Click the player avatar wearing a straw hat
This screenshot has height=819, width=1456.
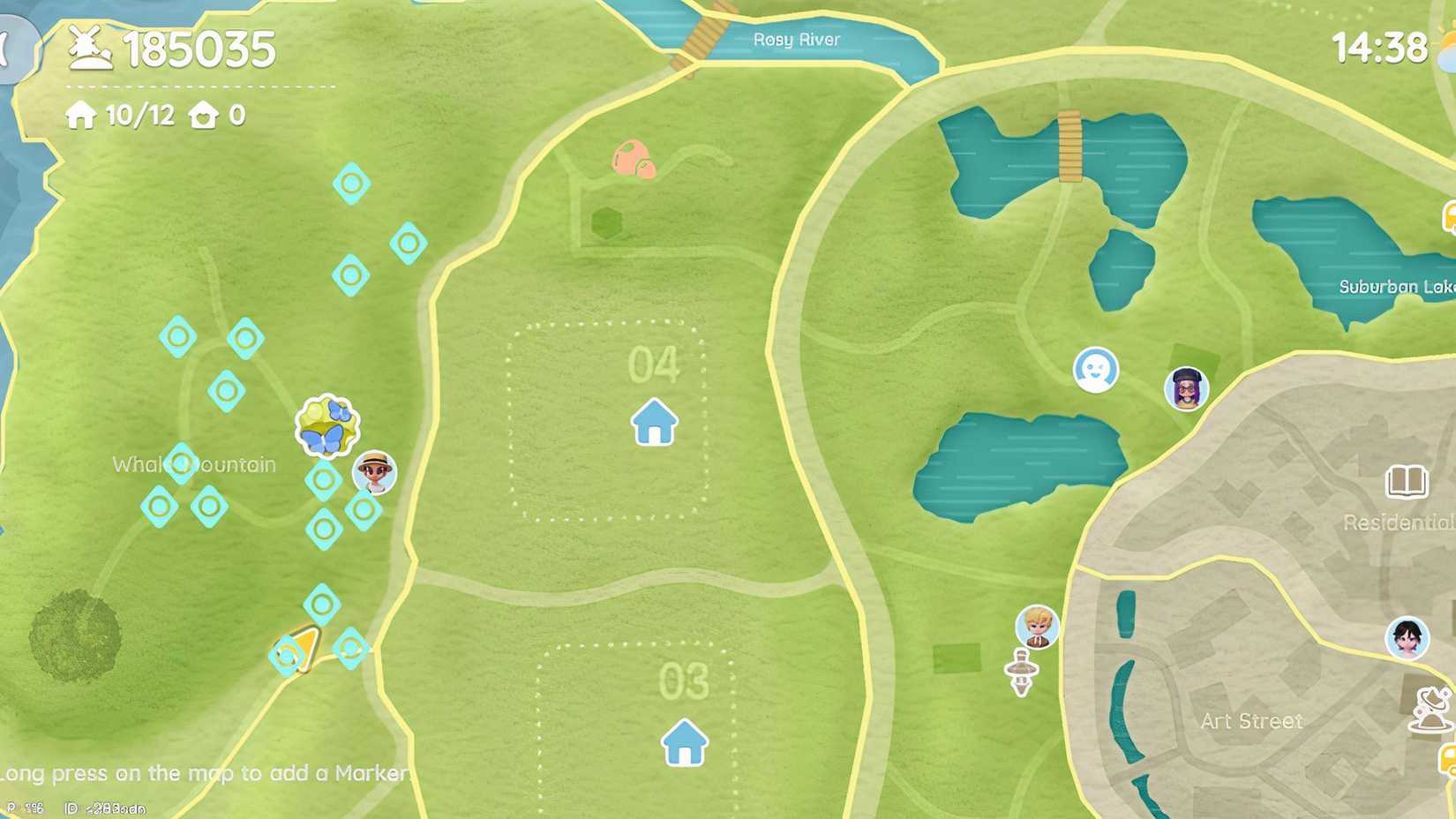click(374, 473)
